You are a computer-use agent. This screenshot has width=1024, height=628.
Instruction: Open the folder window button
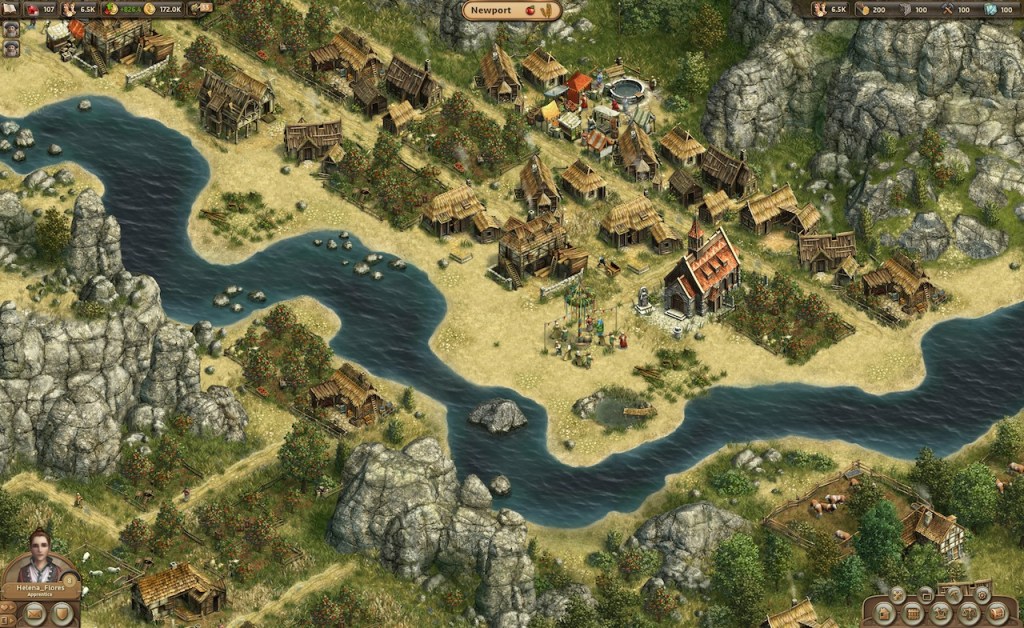925,595
